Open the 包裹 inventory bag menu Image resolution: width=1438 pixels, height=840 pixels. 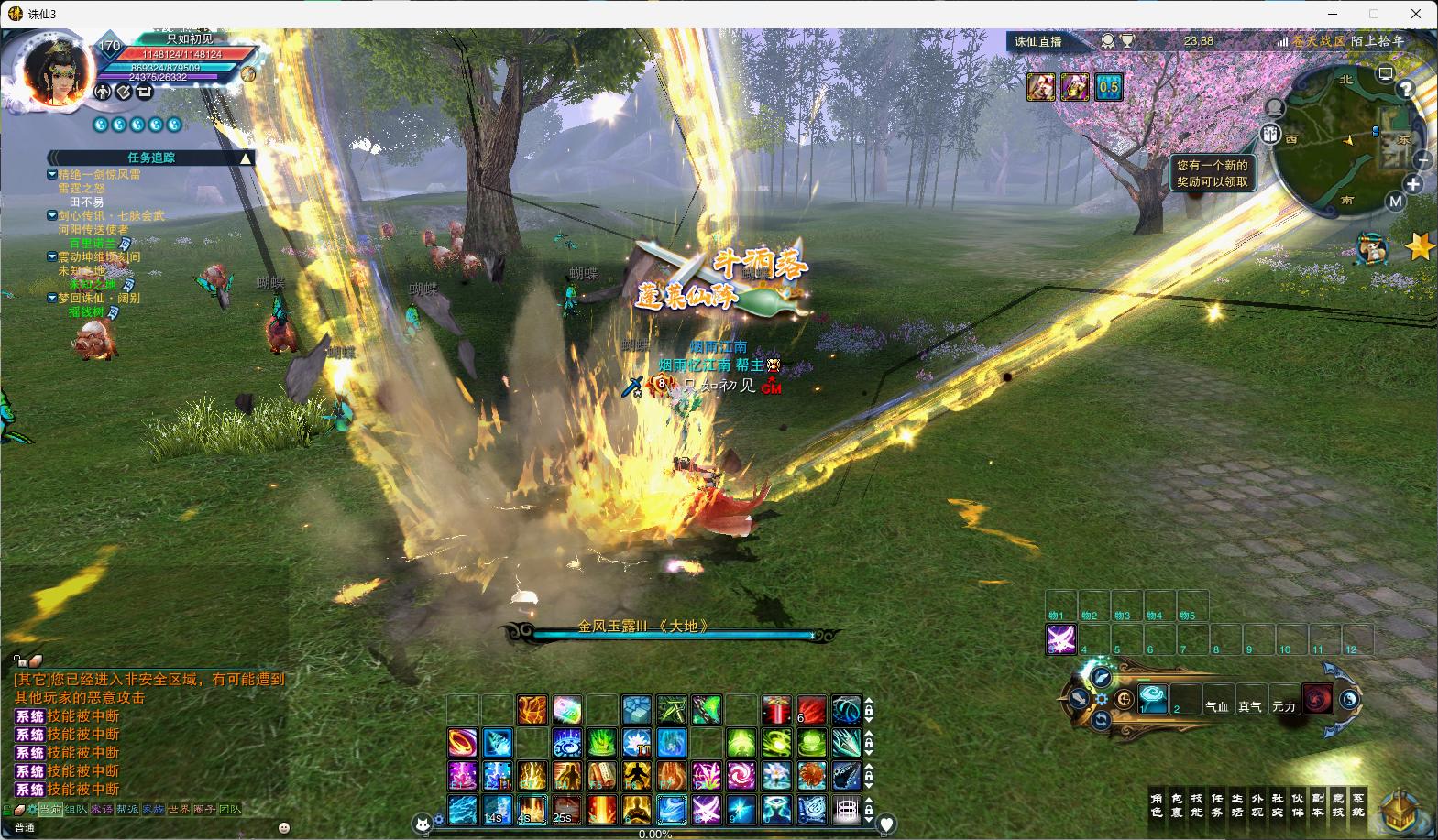pos(1177,805)
